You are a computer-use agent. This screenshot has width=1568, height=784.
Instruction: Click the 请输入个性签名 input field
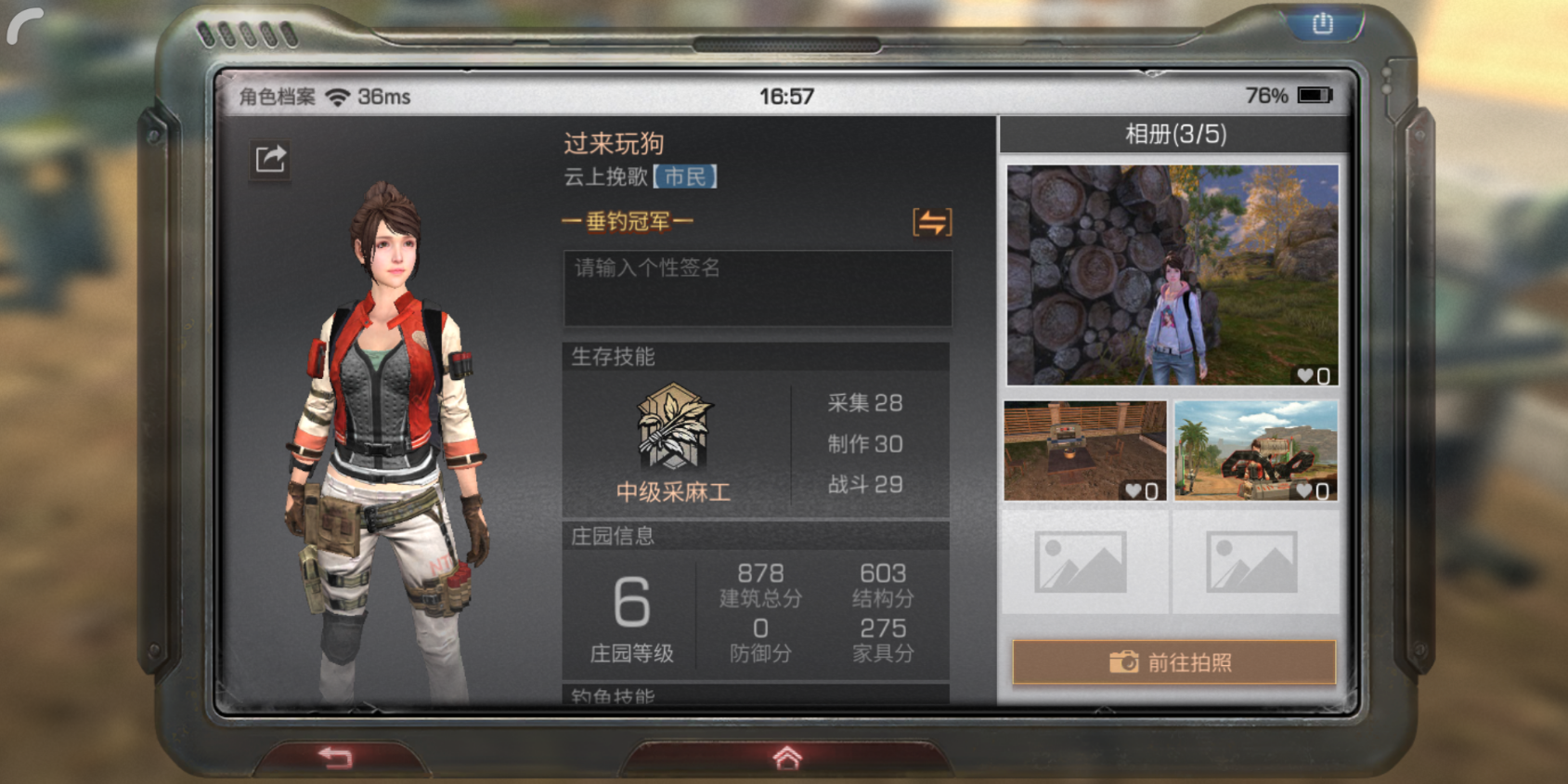[x=757, y=286]
